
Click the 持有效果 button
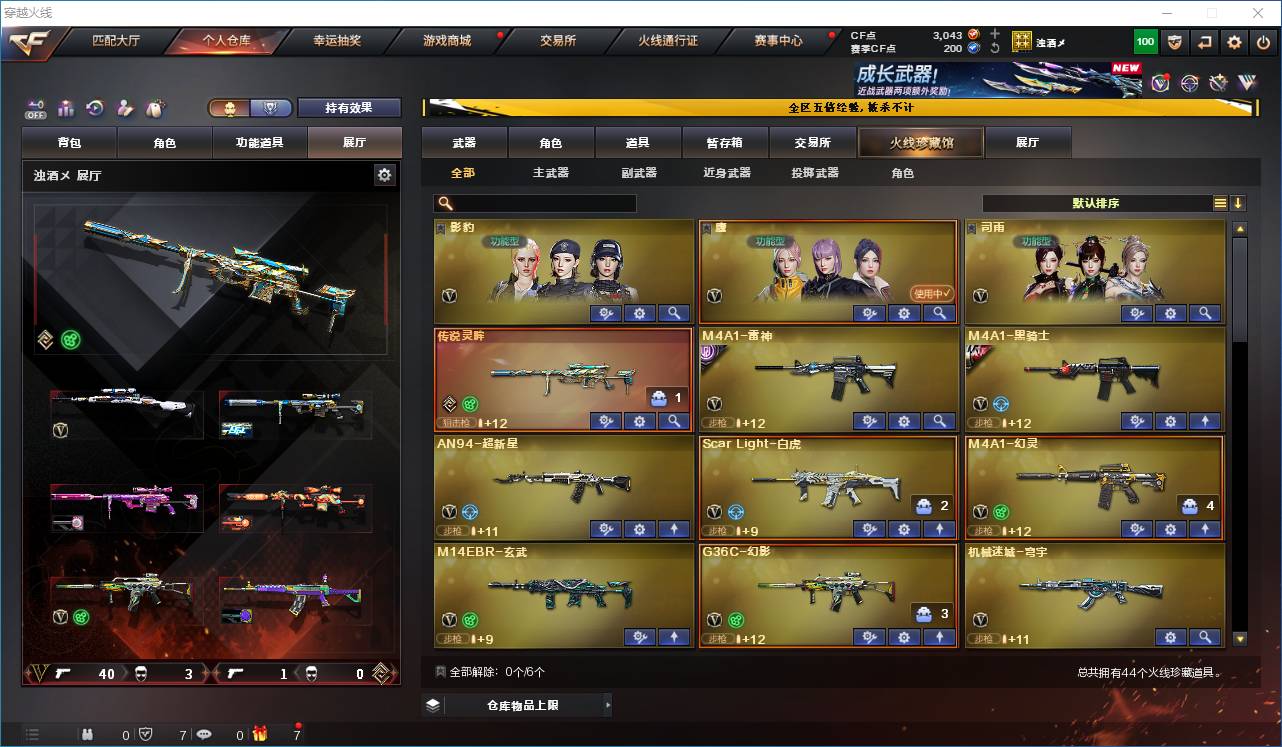coord(349,107)
